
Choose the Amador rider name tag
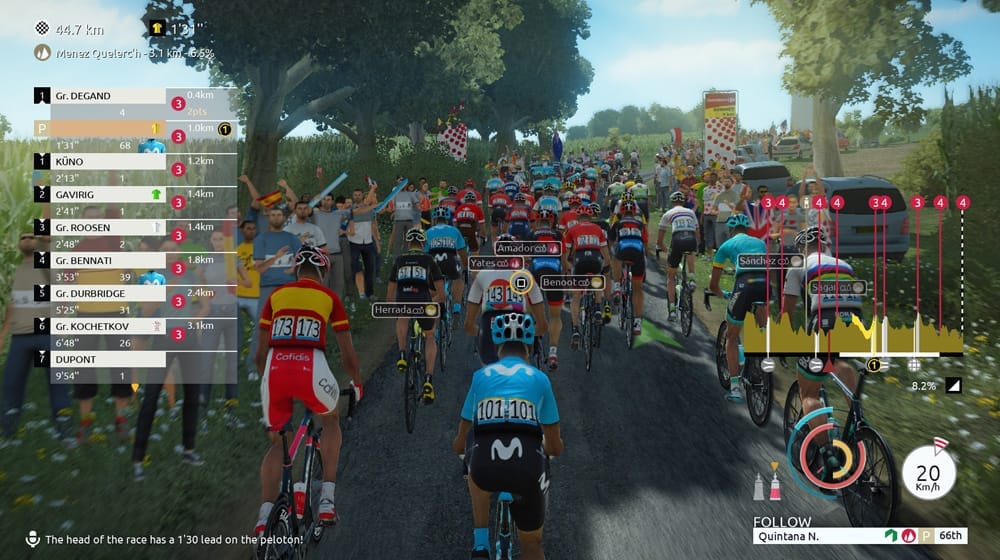tap(525, 248)
